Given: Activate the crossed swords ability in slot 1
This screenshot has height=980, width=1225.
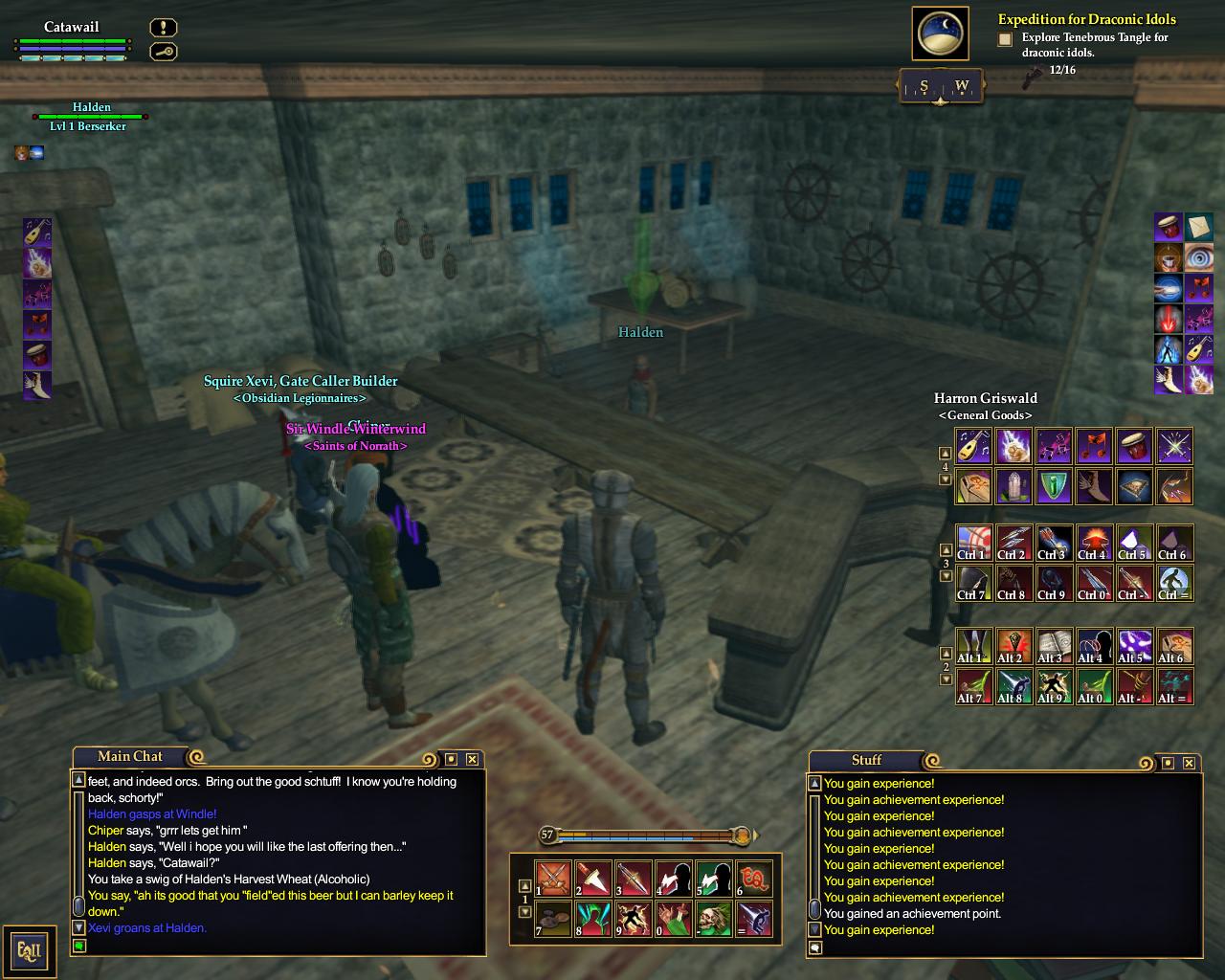Looking at the screenshot, I should click(553, 879).
